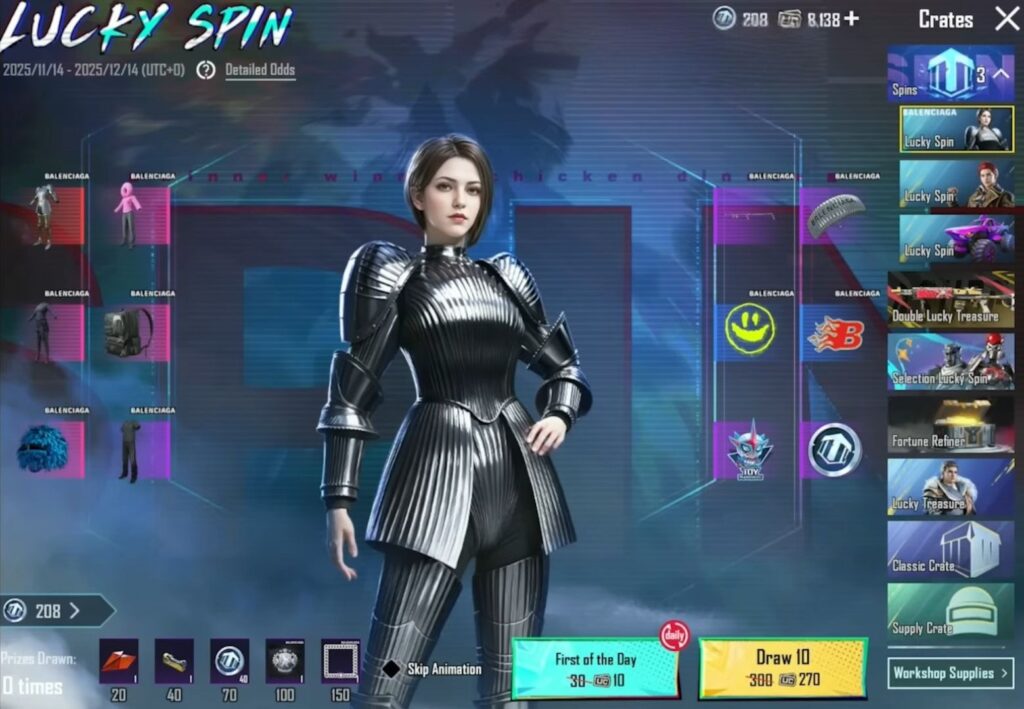Buy the First of the Day draw
The height and width of the screenshot is (709, 1024).
coord(595,668)
